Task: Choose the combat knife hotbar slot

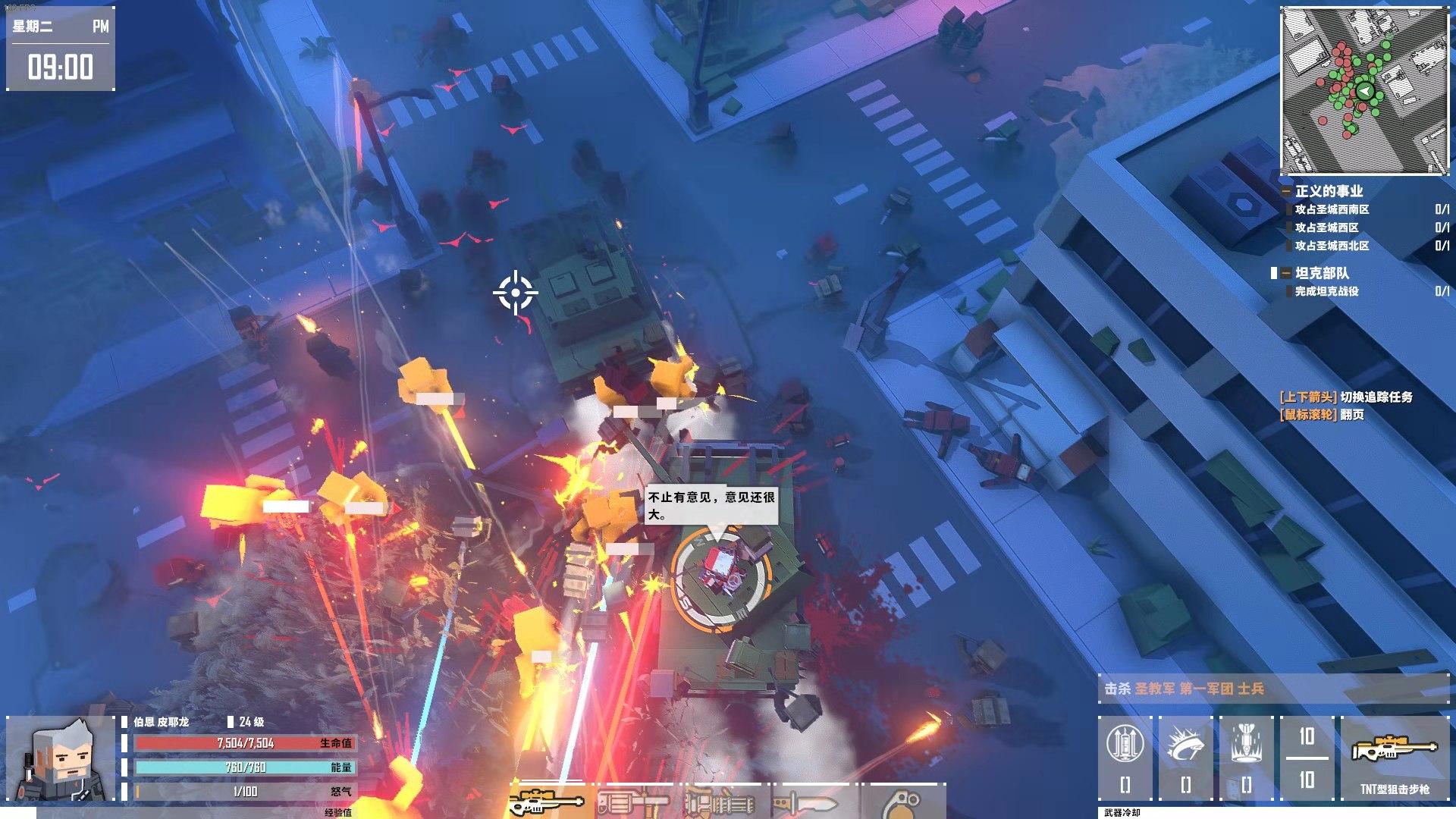Action: tap(808, 802)
